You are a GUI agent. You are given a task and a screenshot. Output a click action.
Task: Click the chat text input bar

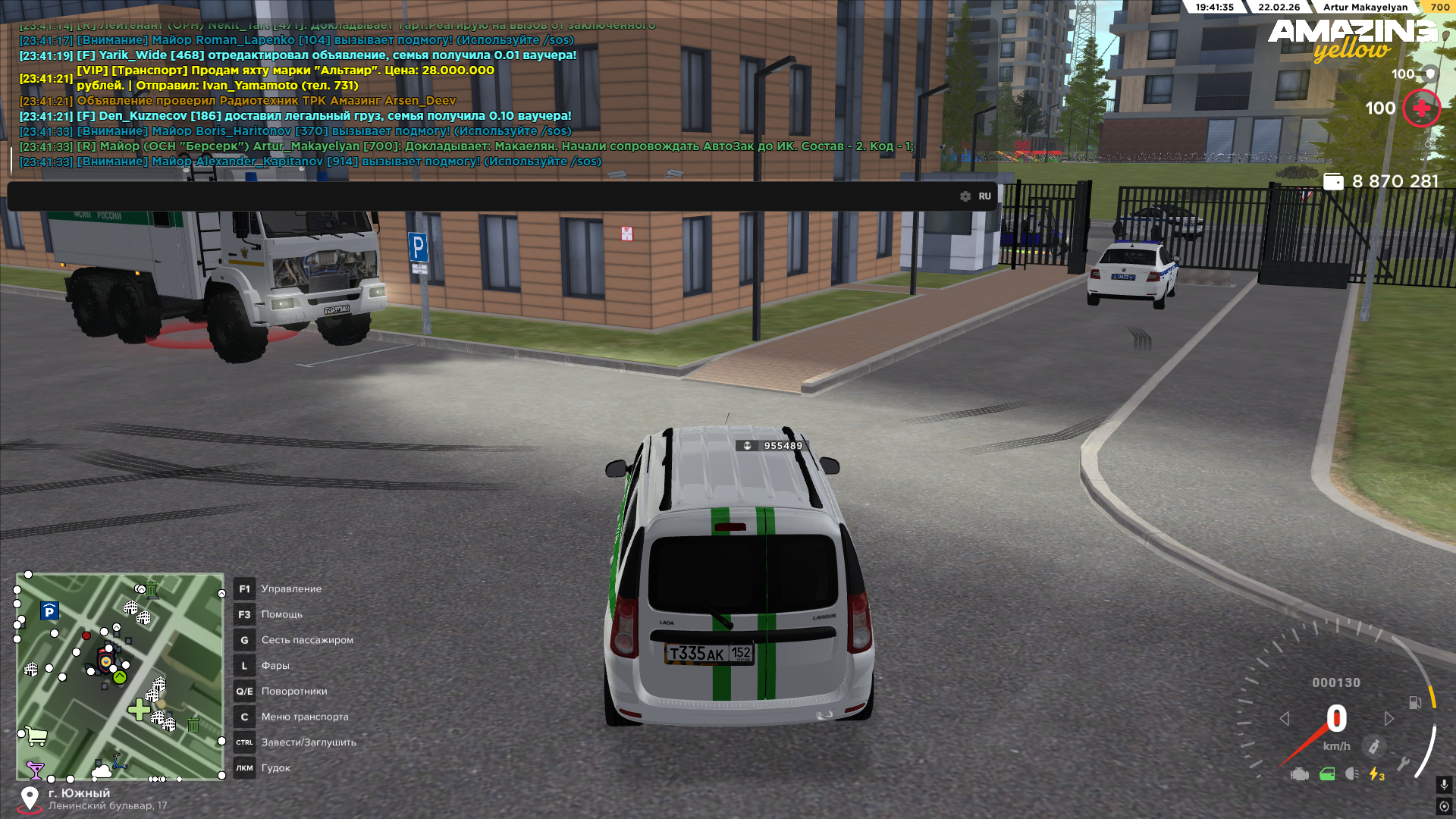tap(485, 196)
